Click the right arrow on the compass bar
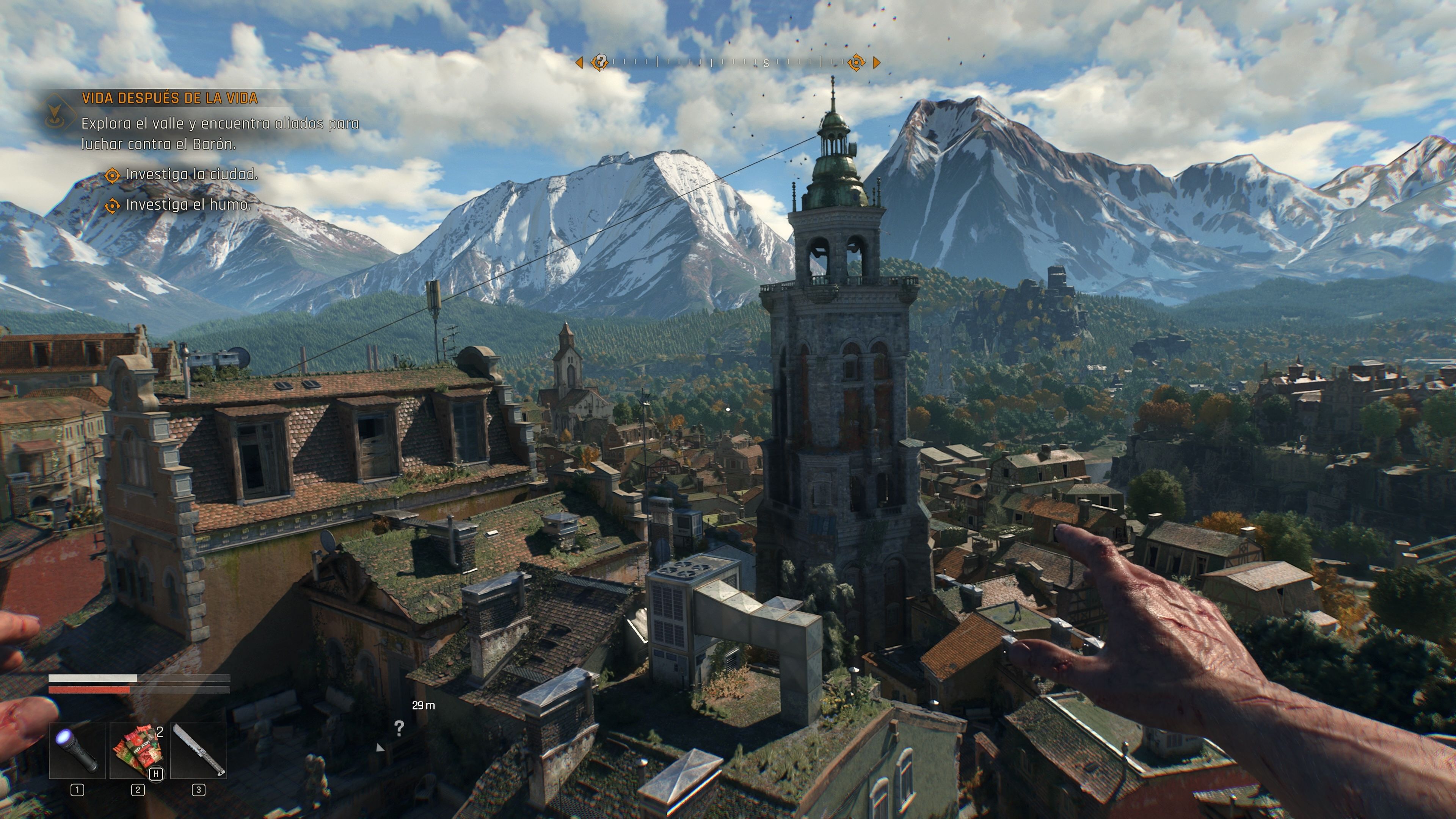 click(877, 62)
